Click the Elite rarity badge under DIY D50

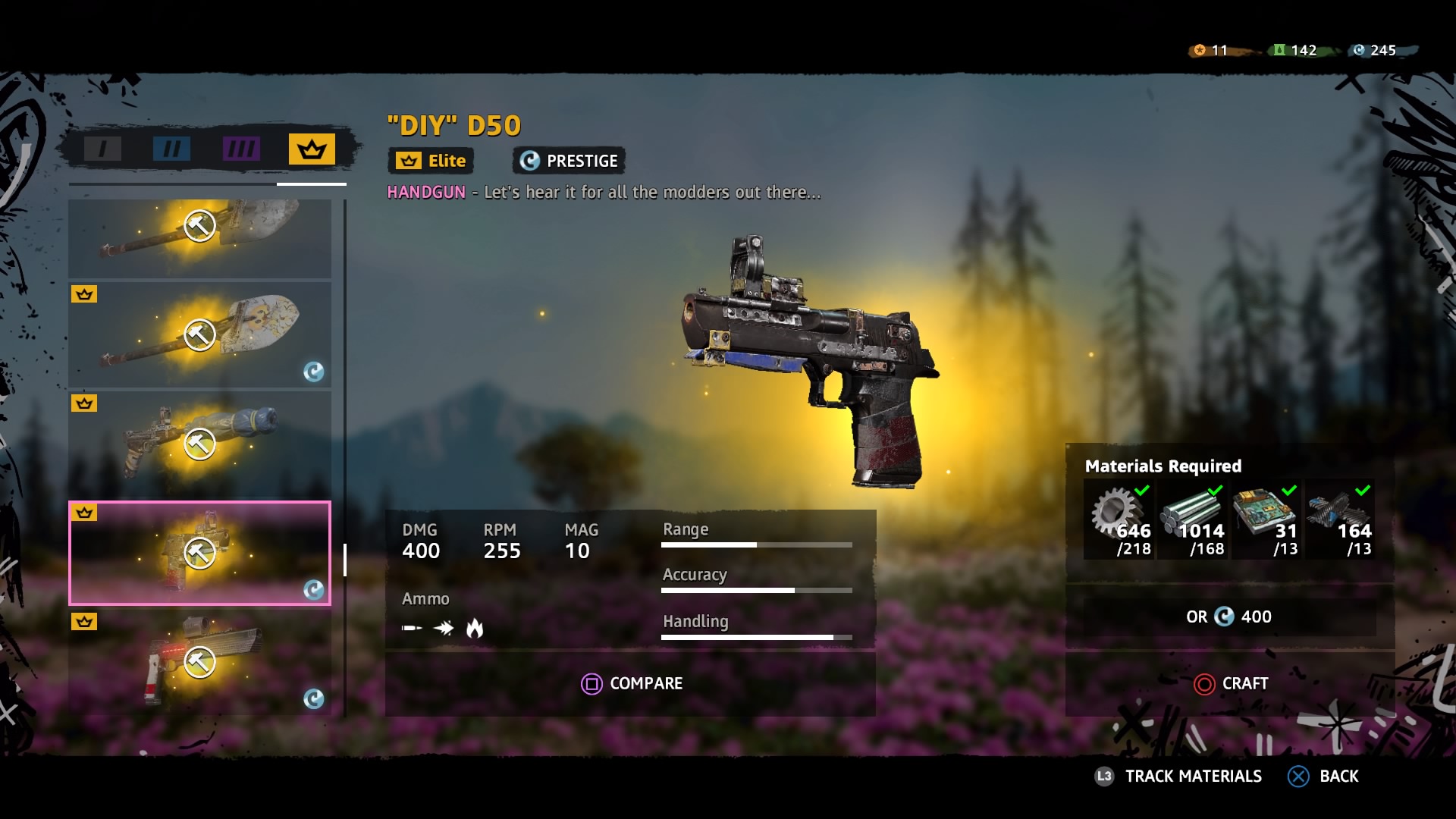point(430,161)
